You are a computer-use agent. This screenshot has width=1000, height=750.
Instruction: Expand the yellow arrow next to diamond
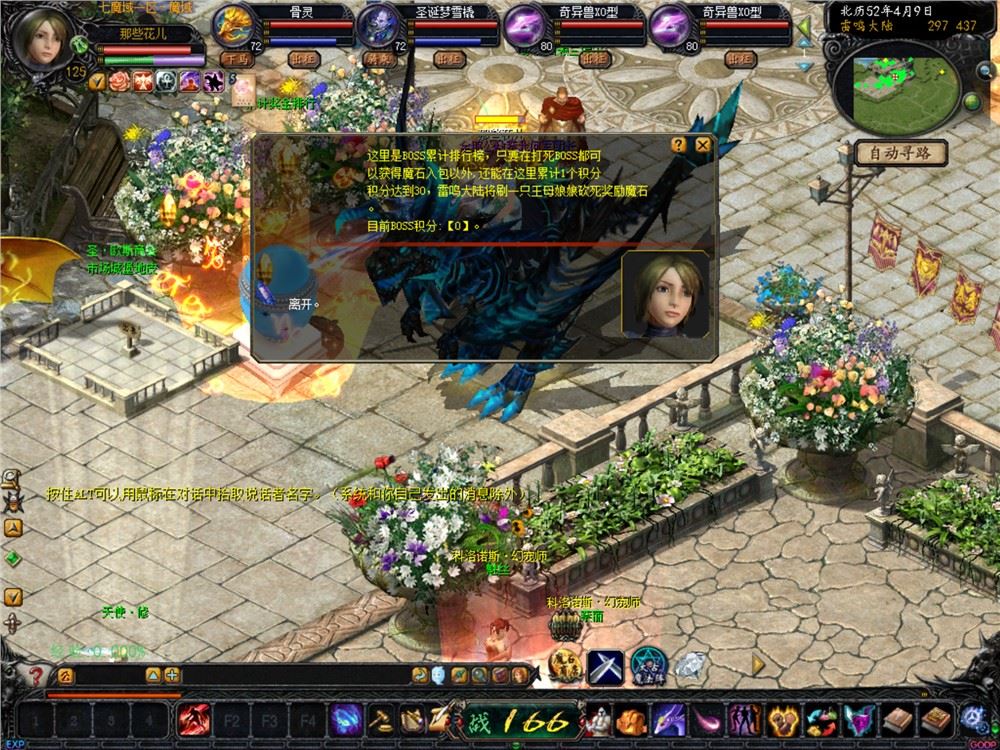tap(758, 664)
